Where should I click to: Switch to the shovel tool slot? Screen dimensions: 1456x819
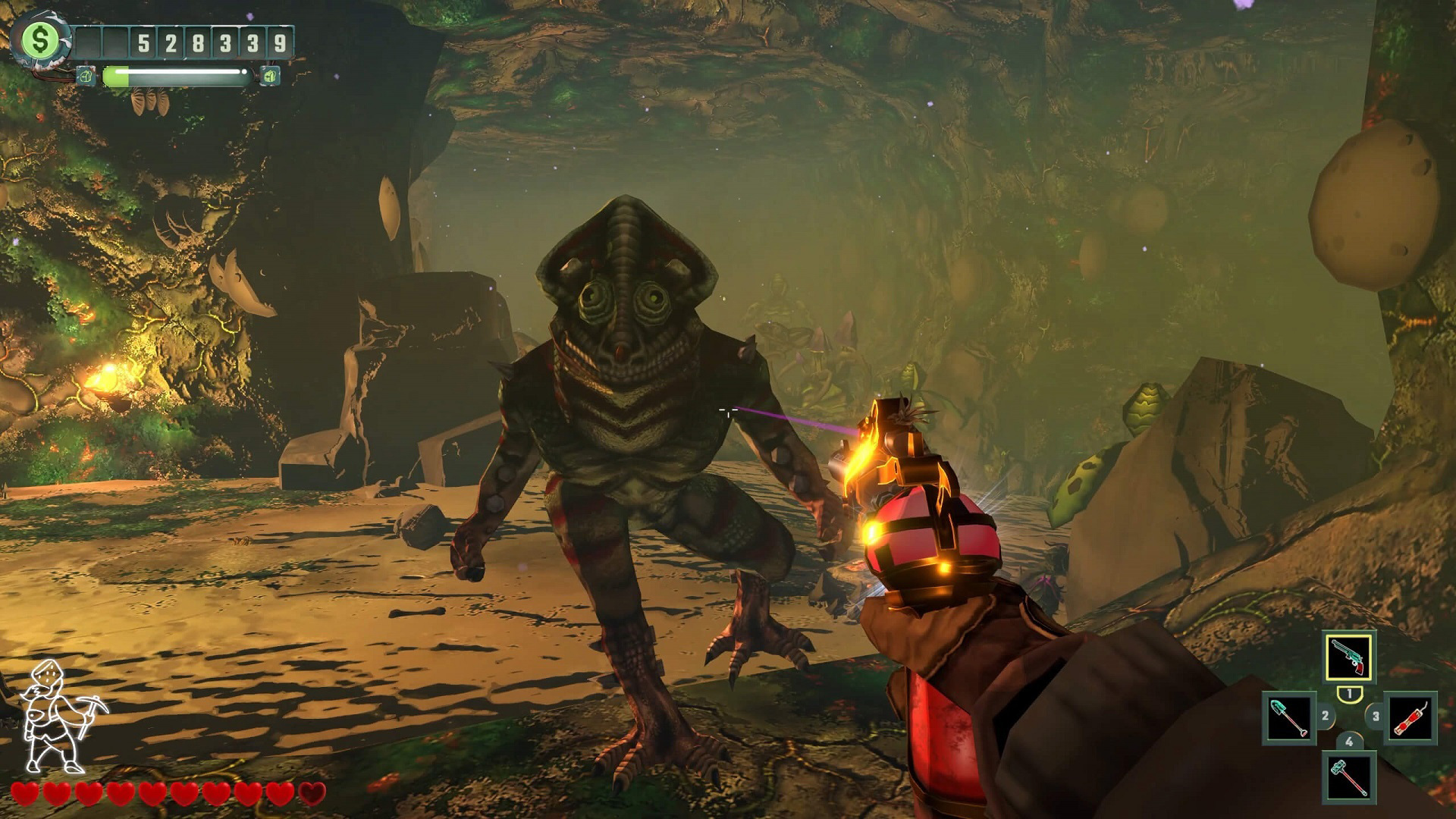click(1289, 717)
